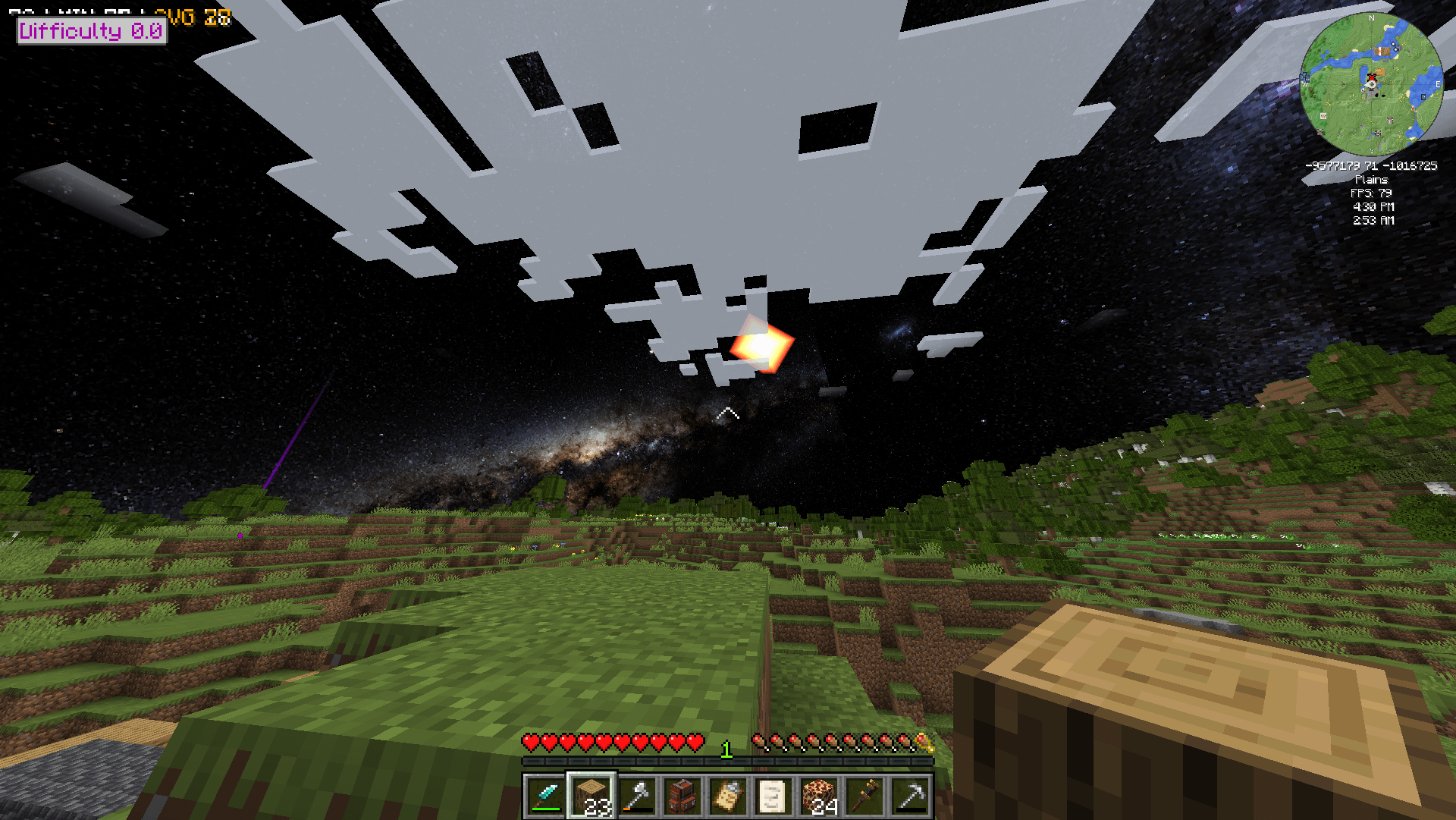Pick the tagged parchment map item slot
1456x820 pixels.
(x=728, y=796)
